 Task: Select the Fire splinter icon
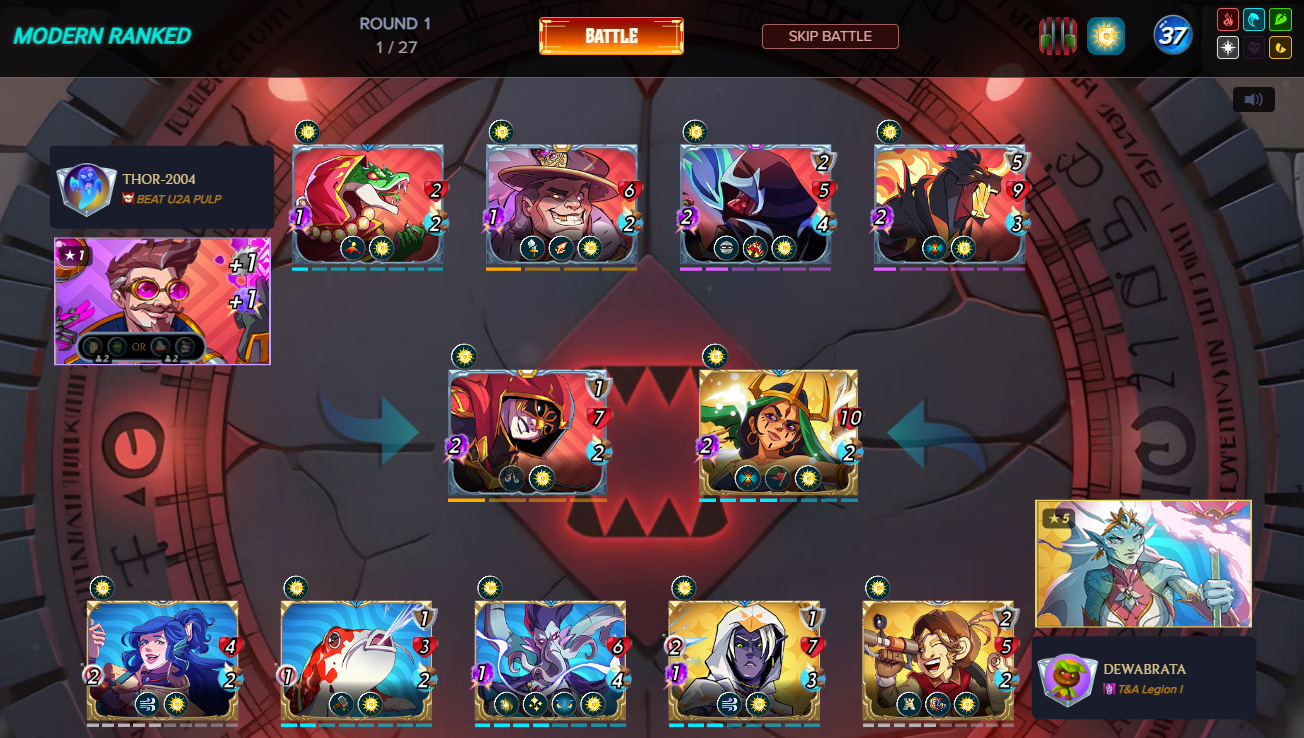point(1228,19)
